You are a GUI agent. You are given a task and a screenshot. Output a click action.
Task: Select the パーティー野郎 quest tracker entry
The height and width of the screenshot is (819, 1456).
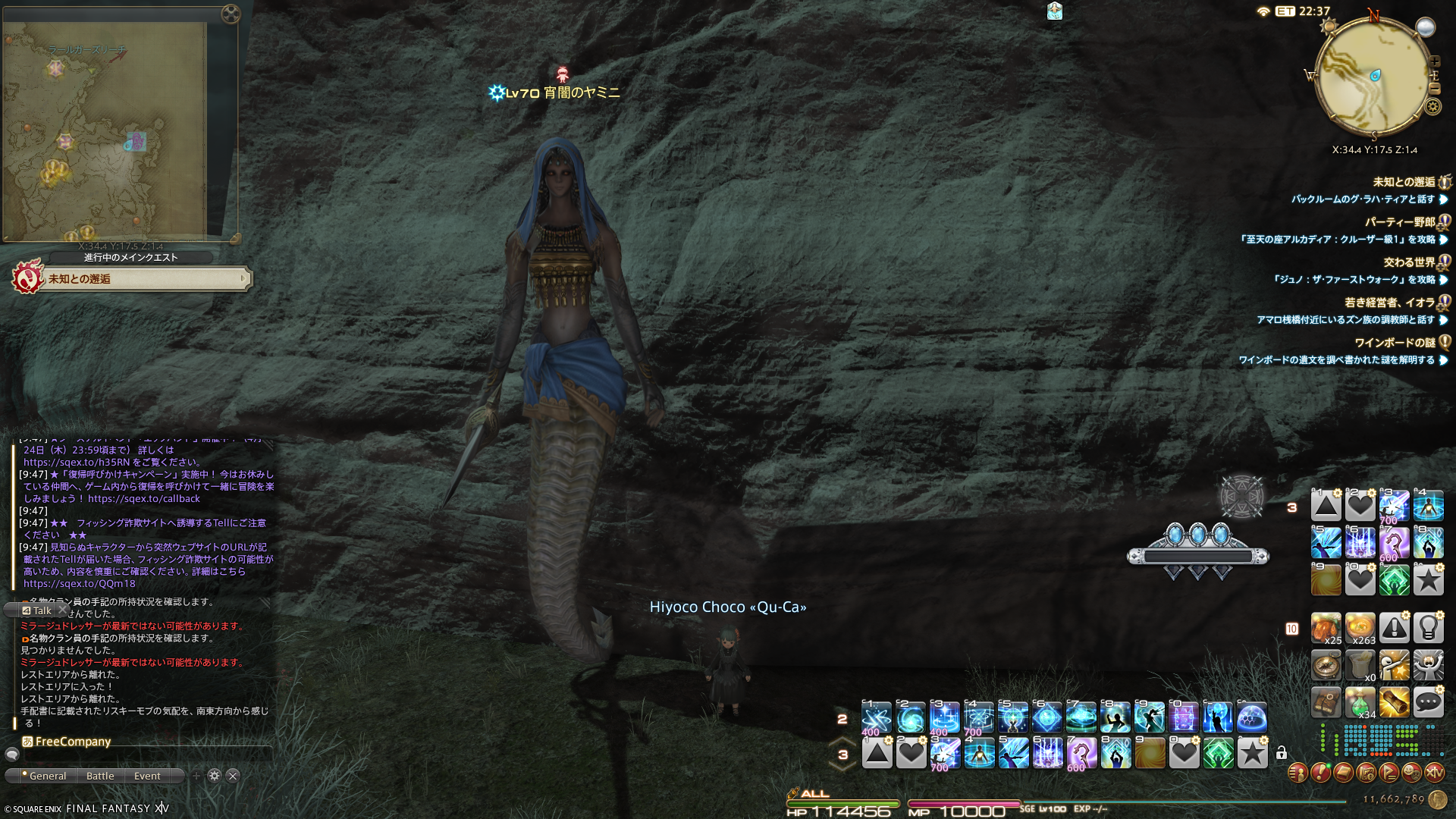(x=1400, y=222)
